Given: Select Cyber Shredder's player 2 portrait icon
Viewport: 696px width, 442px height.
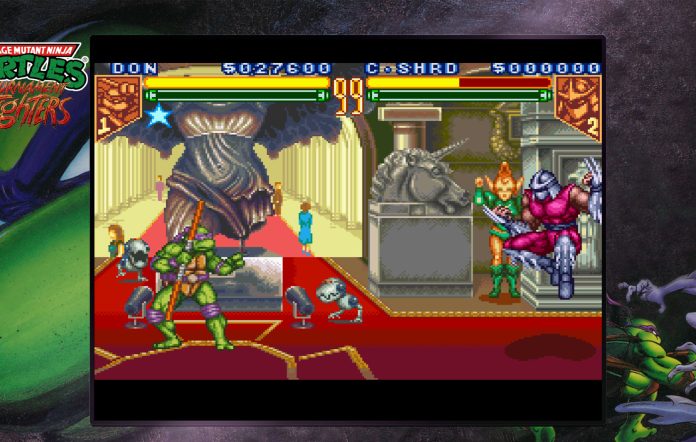Looking at the screenshot, I should point(577,104).
